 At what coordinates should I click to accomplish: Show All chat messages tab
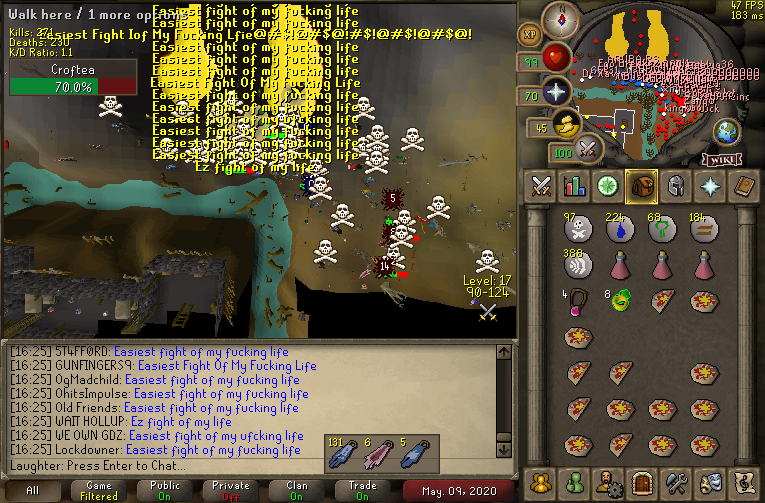[x=33, y=491]
